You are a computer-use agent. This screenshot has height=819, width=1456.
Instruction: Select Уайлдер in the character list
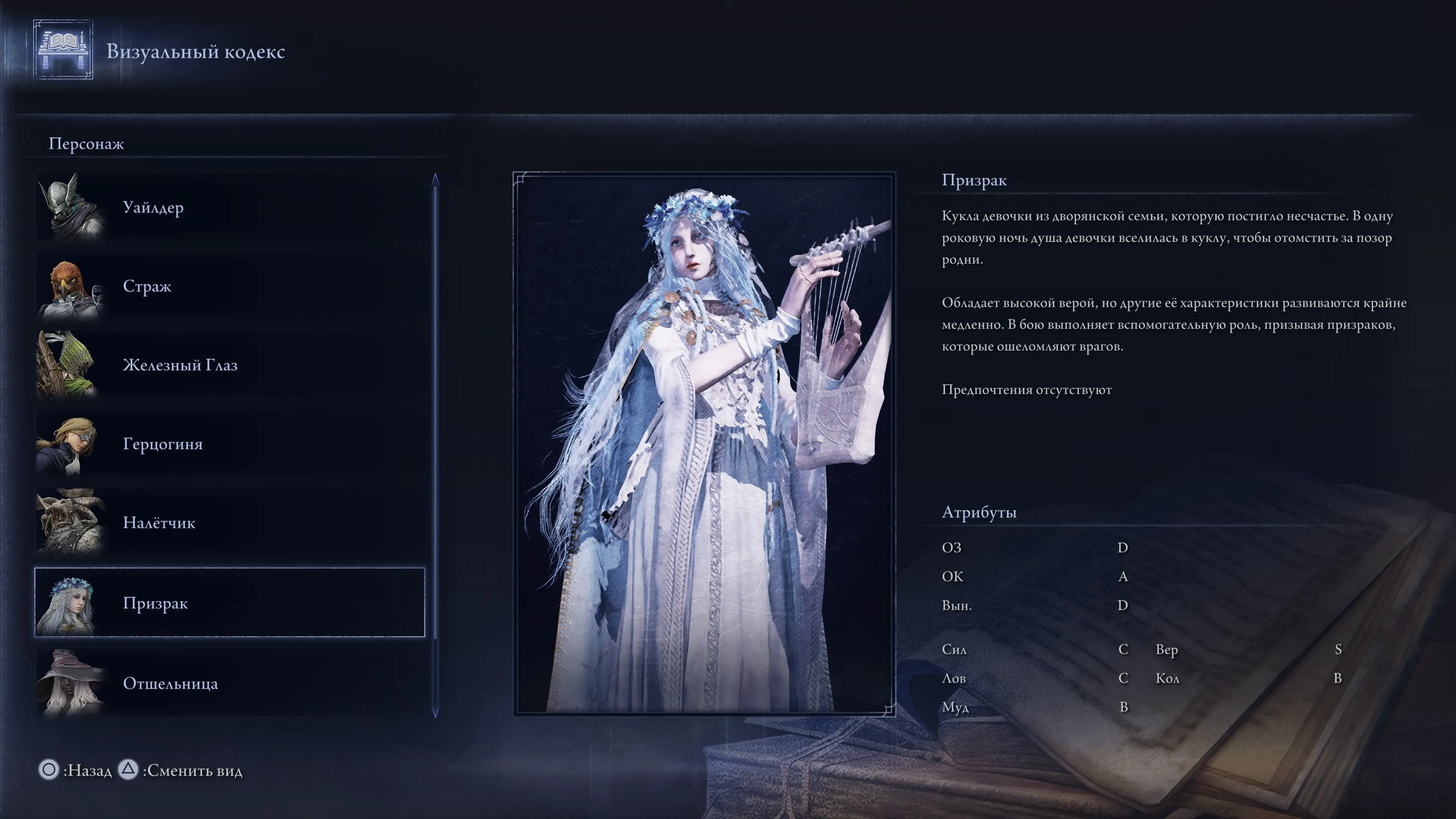click(229, 207)
